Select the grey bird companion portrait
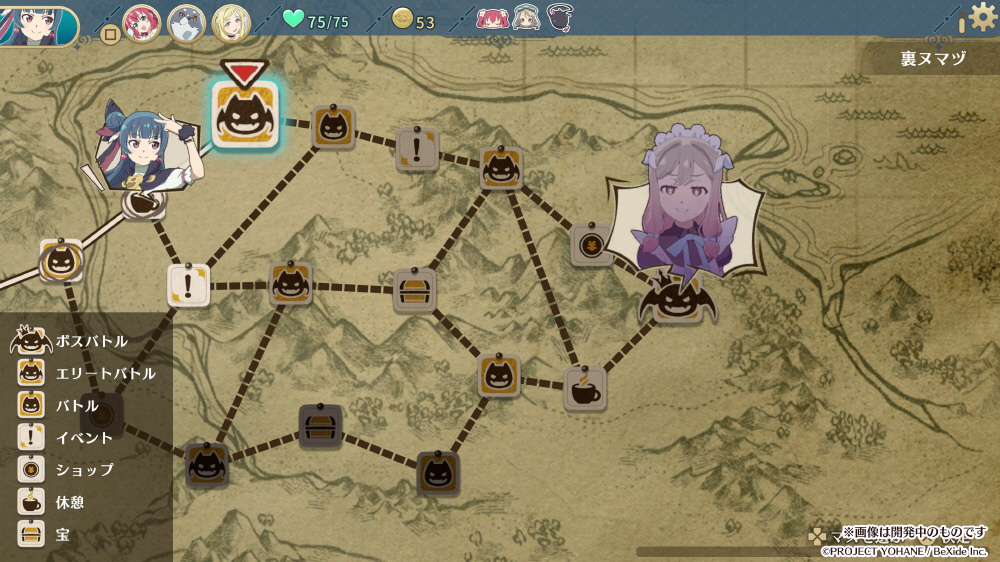 186,22
